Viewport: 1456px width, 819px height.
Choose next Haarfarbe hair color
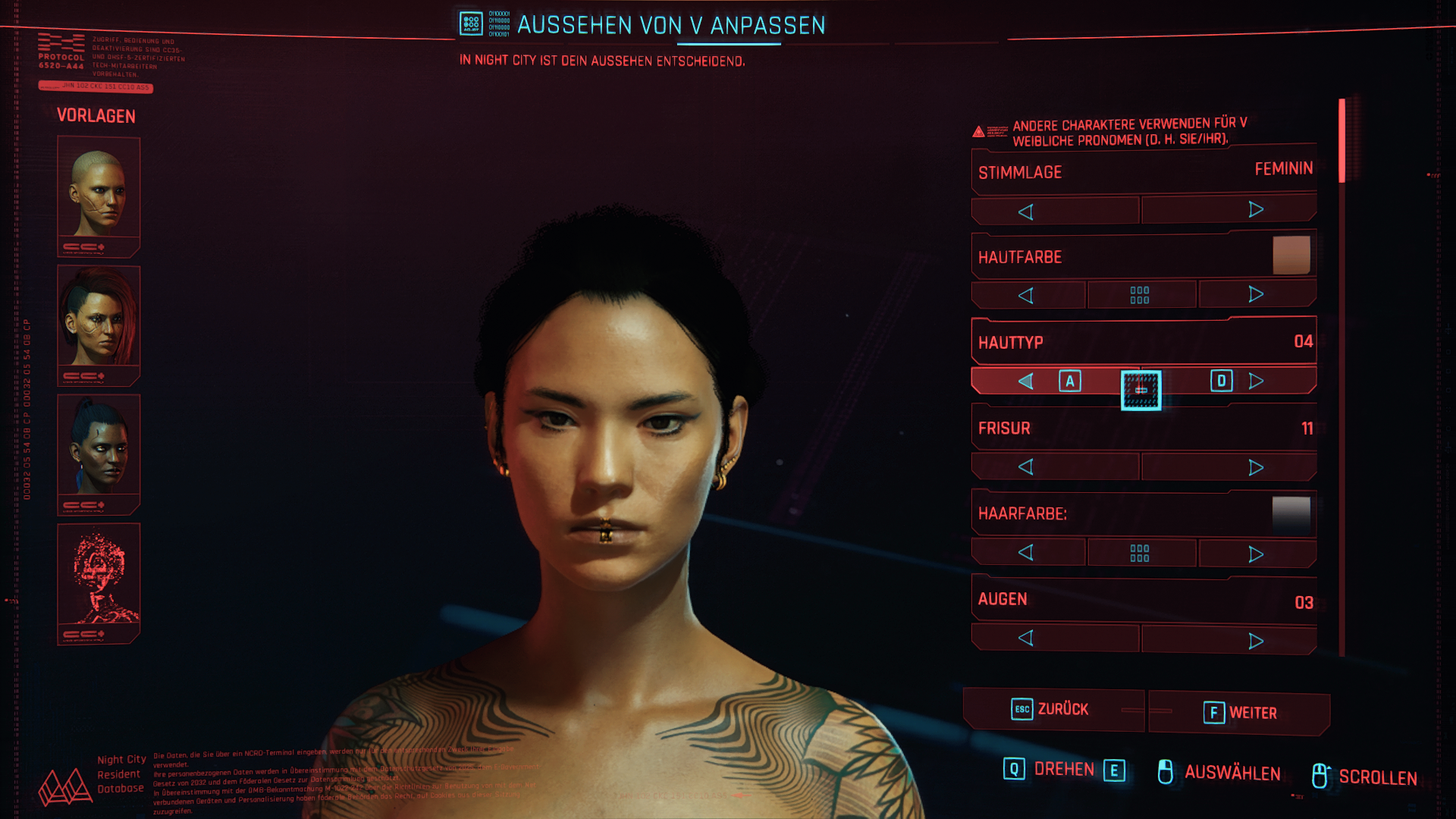[x=1257, y=554]
